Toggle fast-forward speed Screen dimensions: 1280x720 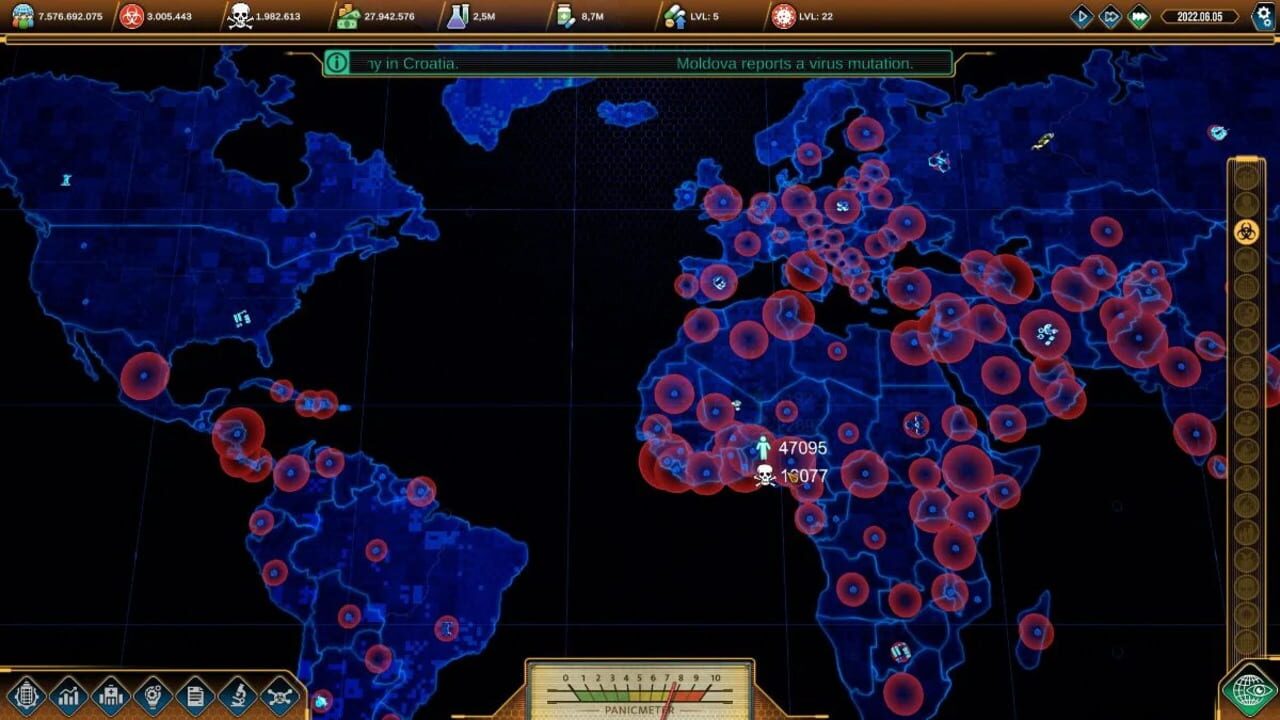(x=1109, y=16)
